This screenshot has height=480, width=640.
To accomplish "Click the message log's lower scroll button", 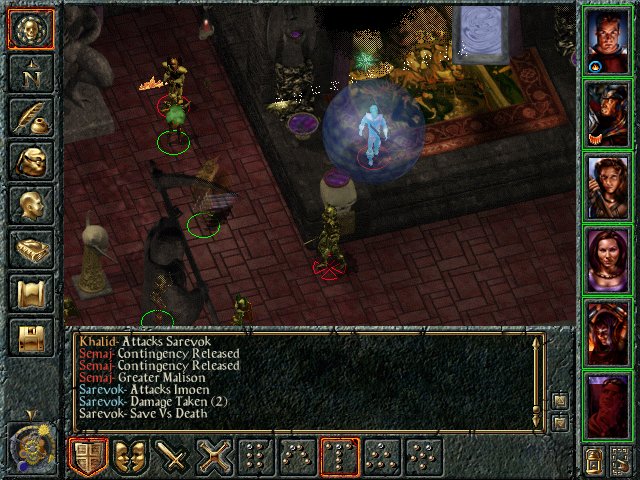I will pyautogui.click(x=559, y=422).
